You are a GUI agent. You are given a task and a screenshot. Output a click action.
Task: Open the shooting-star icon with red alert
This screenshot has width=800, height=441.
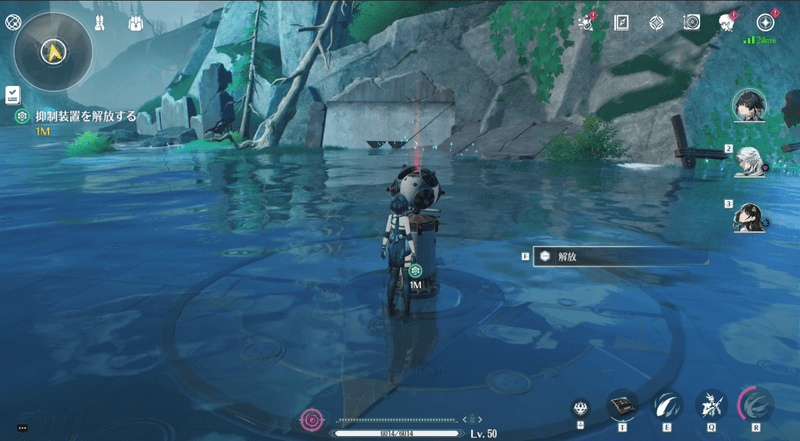[x=586, y=22]
